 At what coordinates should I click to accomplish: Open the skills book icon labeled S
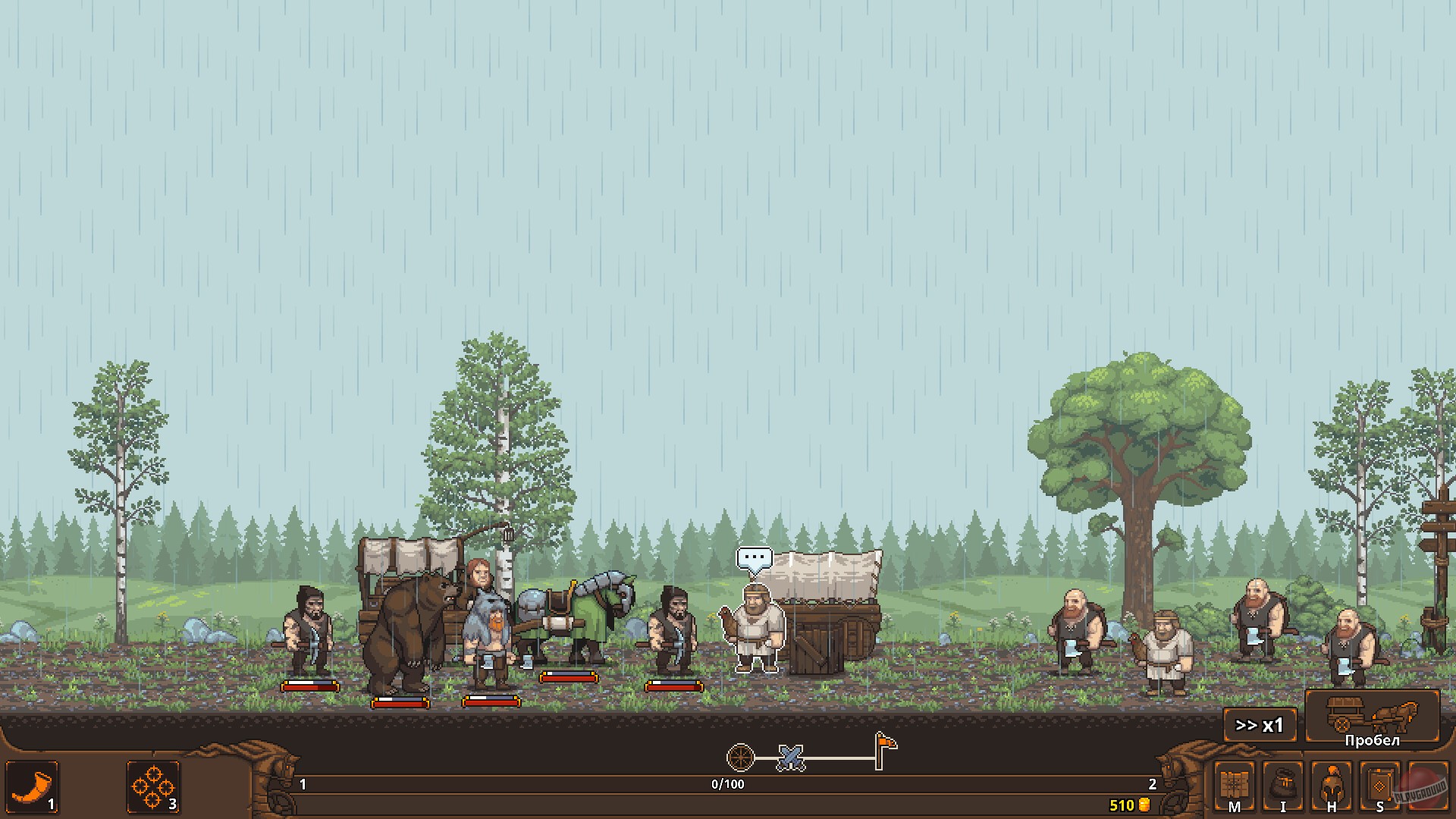(x=1380, y=787)
